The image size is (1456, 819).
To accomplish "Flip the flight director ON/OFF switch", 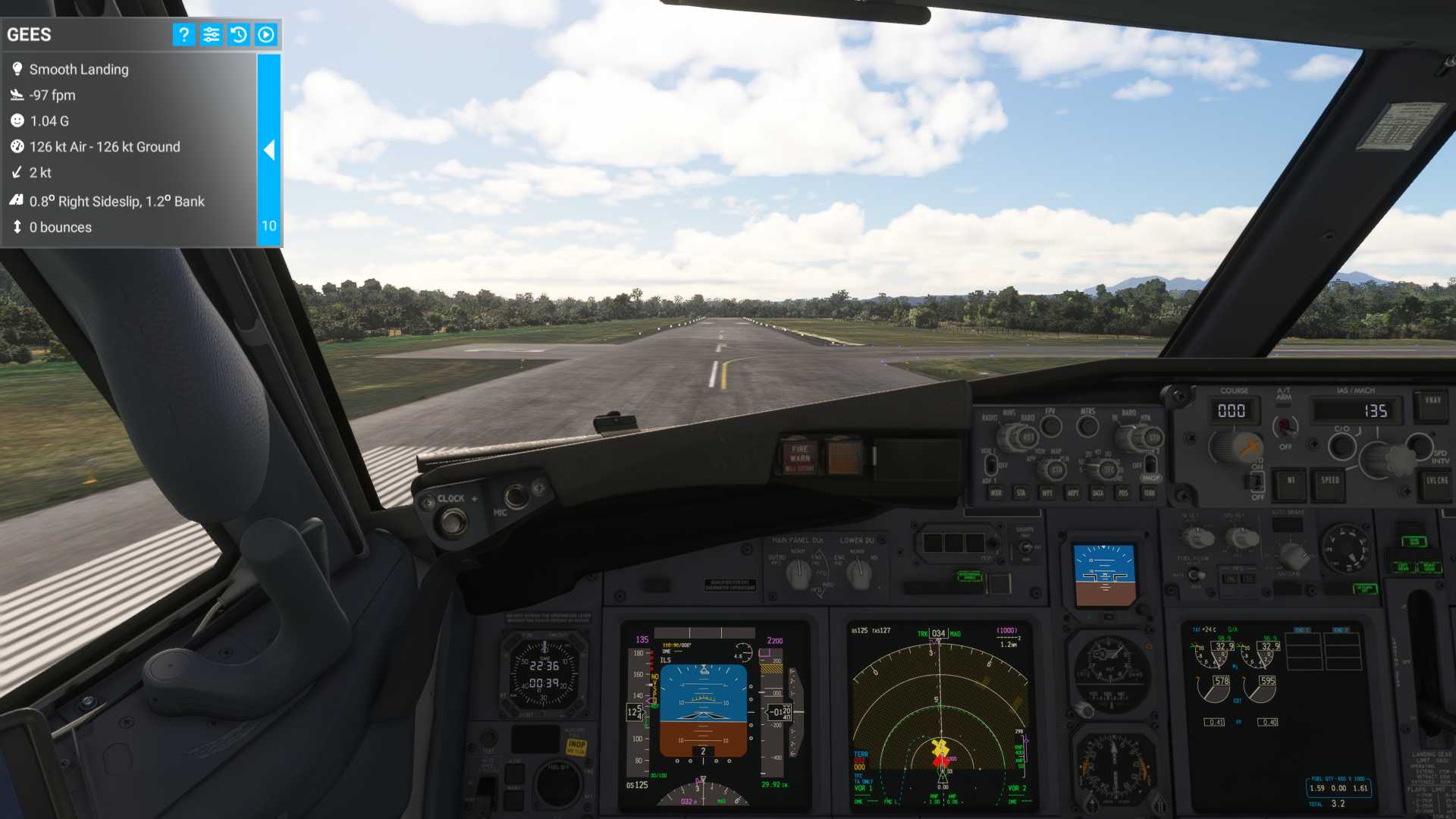I will click(x=1257, y=481).
